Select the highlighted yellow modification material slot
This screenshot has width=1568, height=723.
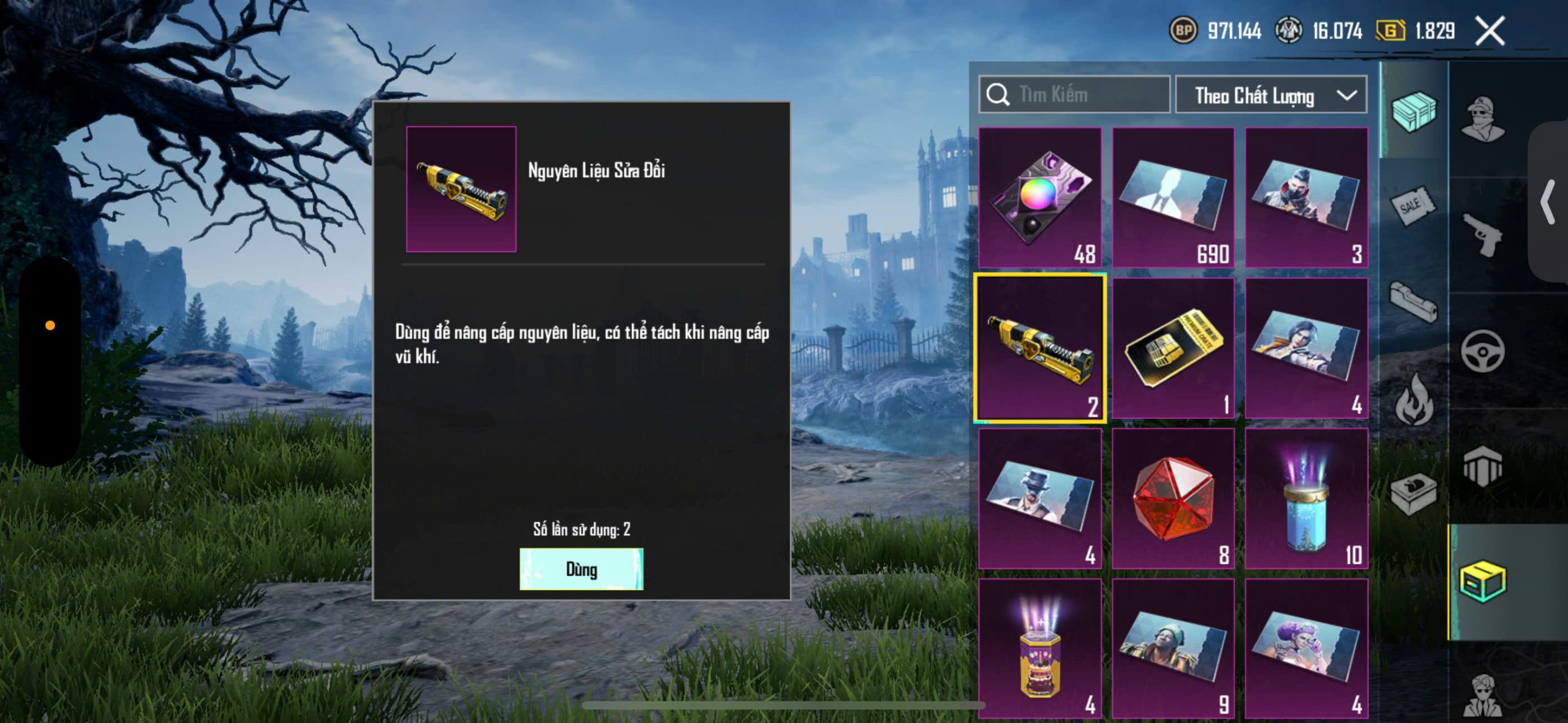click(1040, 348)
